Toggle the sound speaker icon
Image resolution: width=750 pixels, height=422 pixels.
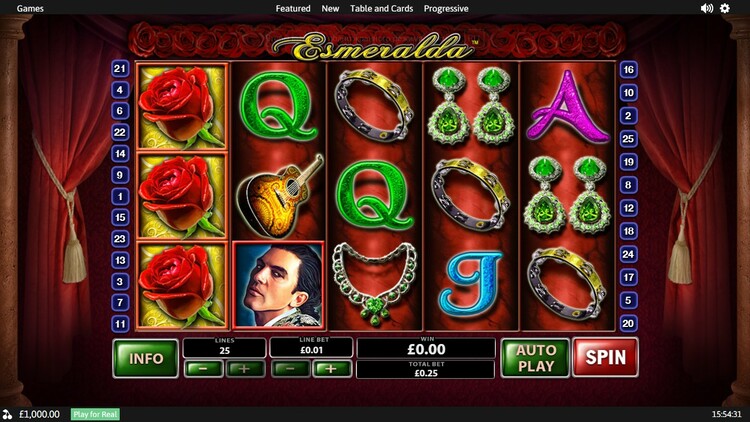point(707,8)
